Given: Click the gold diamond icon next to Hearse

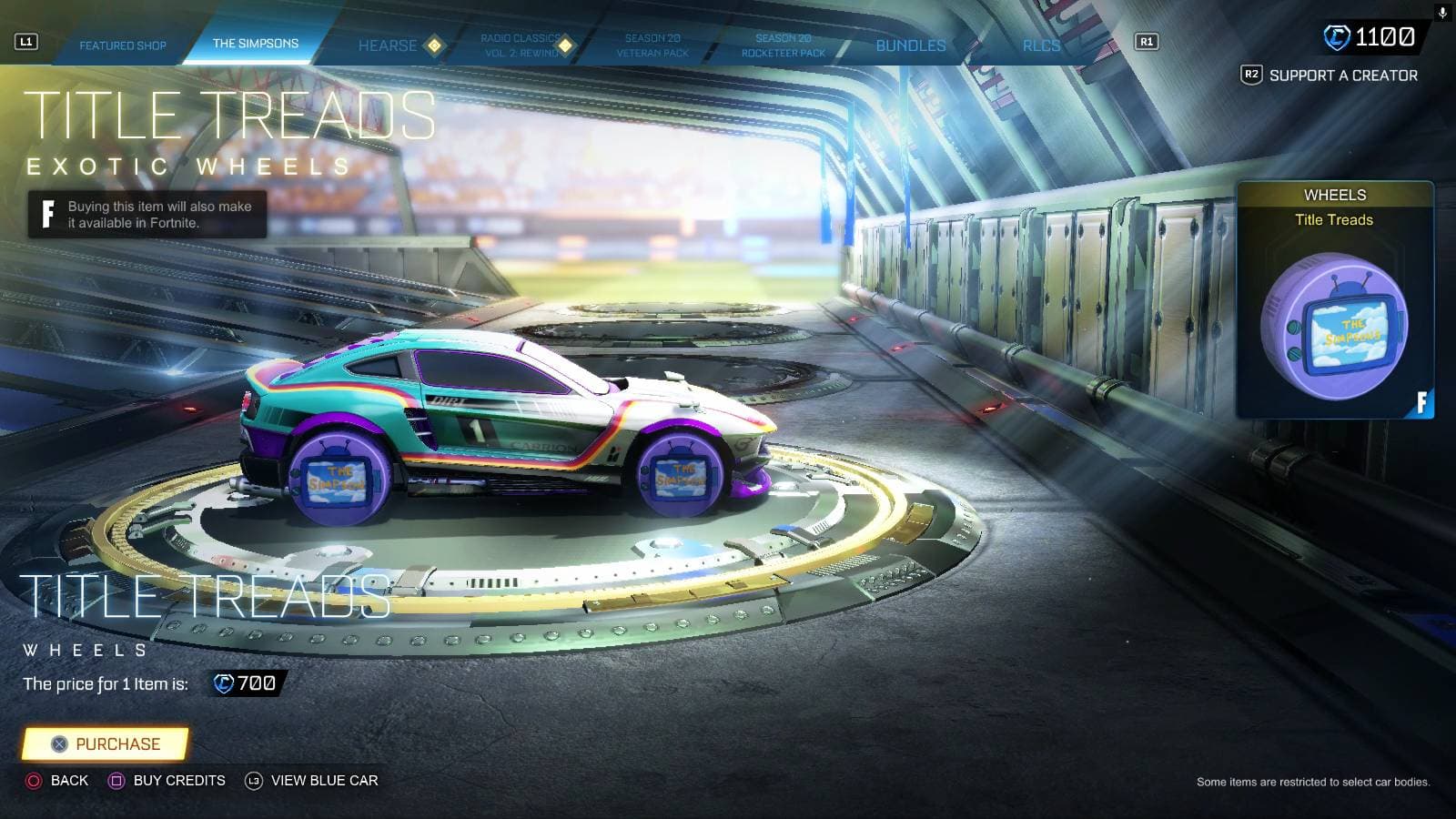Looking at the screenshot, I should pos(434,44).
